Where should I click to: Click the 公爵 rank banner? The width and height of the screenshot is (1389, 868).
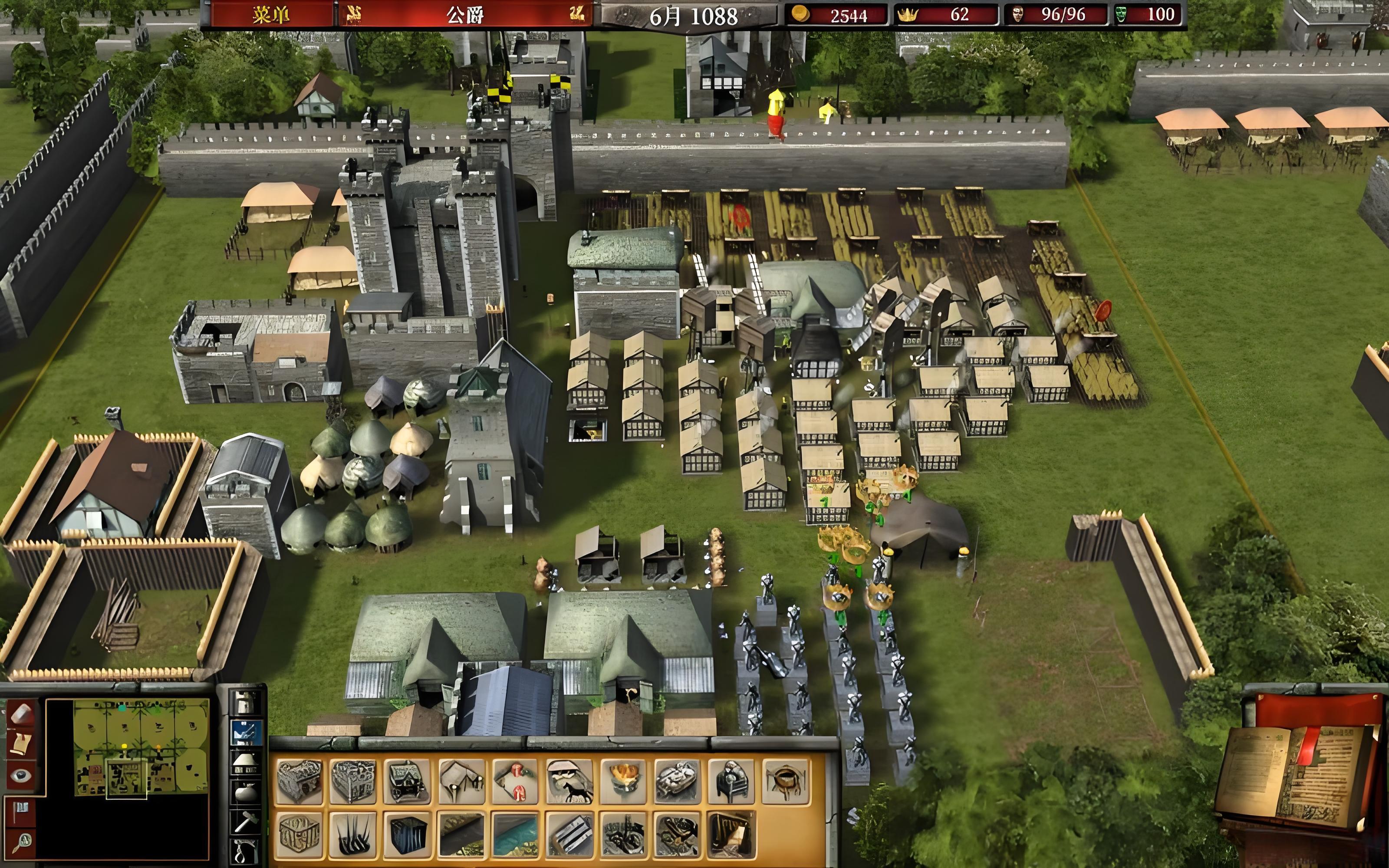pos(465,14)
